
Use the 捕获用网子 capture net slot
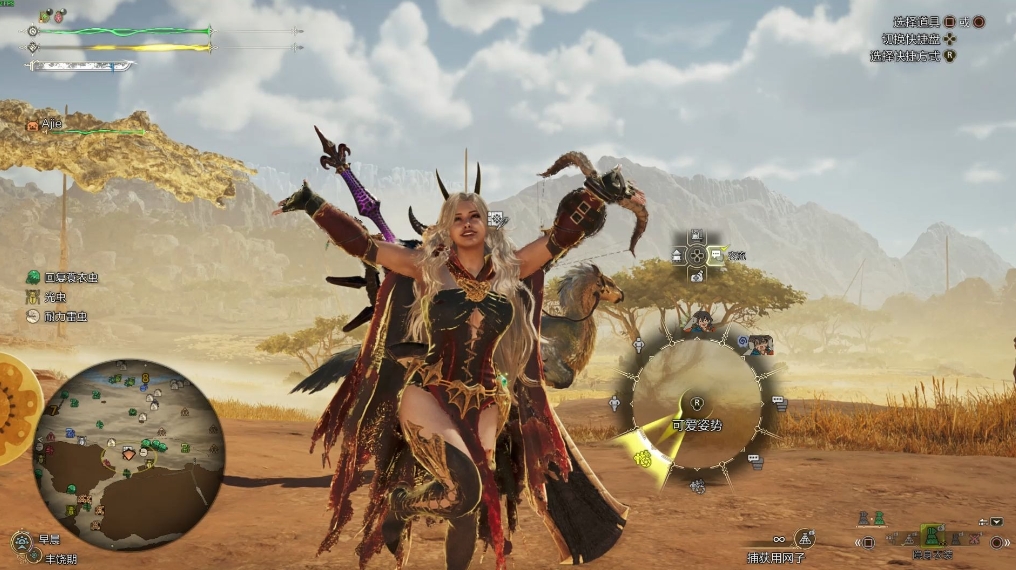(804, 540)
